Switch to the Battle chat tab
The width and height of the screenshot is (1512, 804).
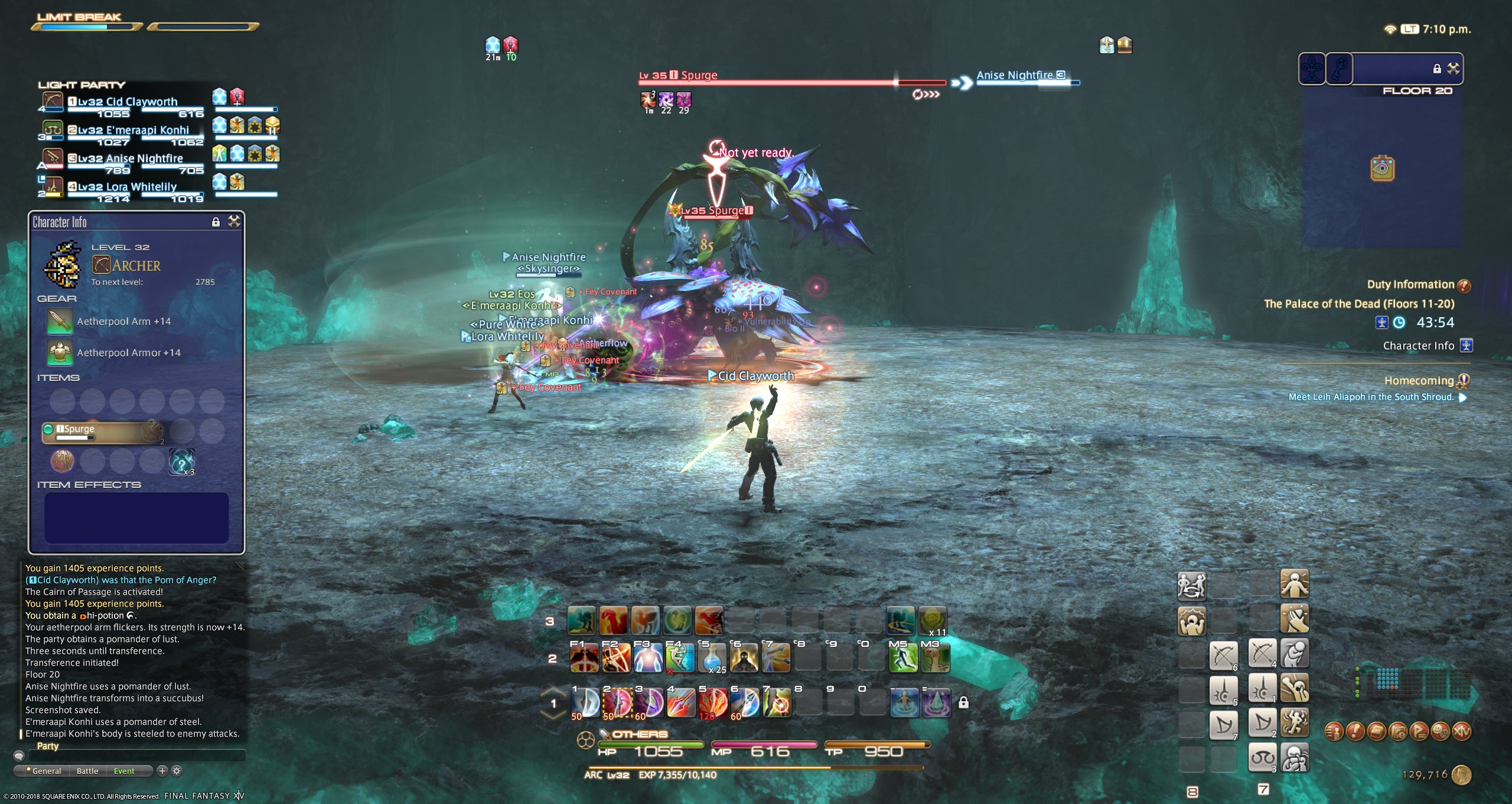pos(87,771)
